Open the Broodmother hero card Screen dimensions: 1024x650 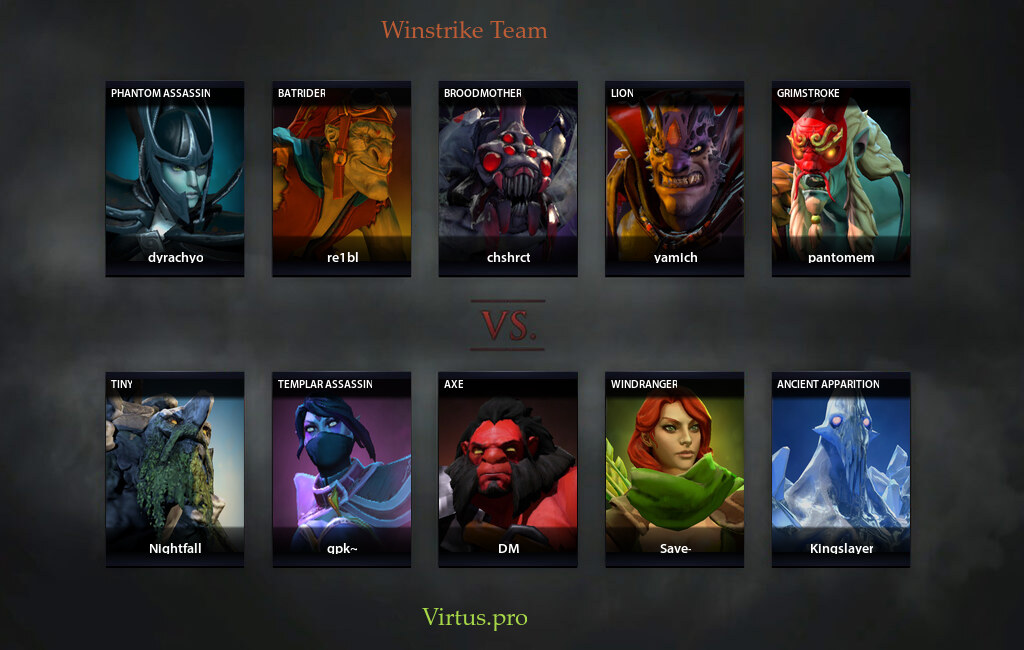(508, 178)
